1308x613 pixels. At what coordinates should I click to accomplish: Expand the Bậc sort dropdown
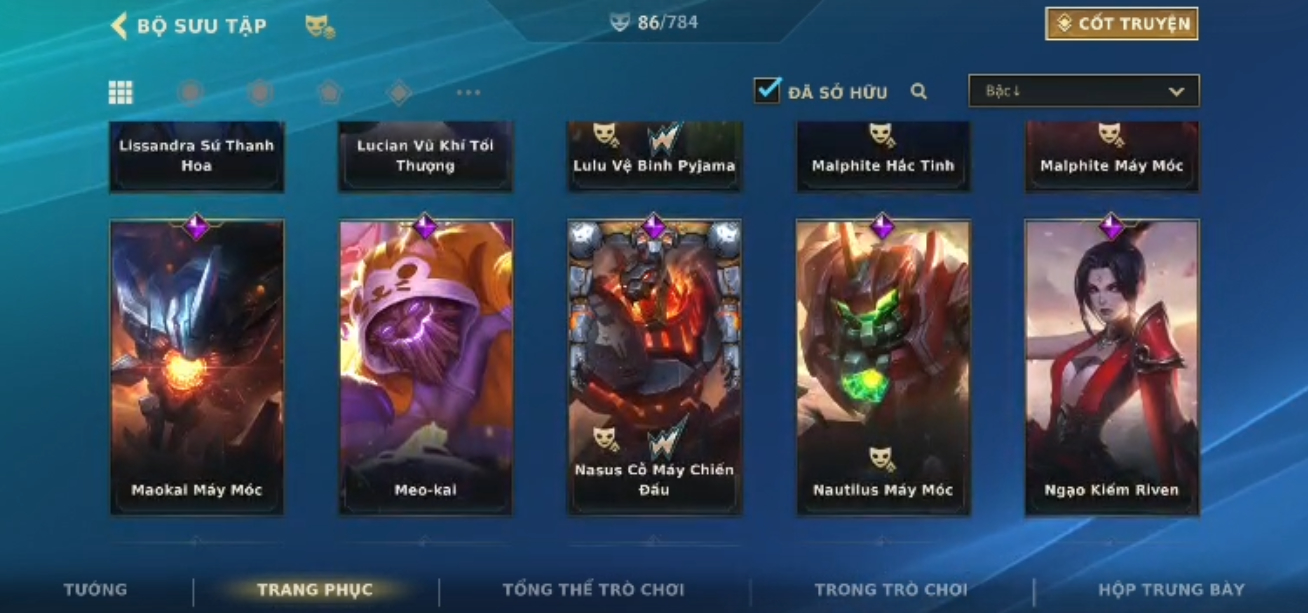1083,91
